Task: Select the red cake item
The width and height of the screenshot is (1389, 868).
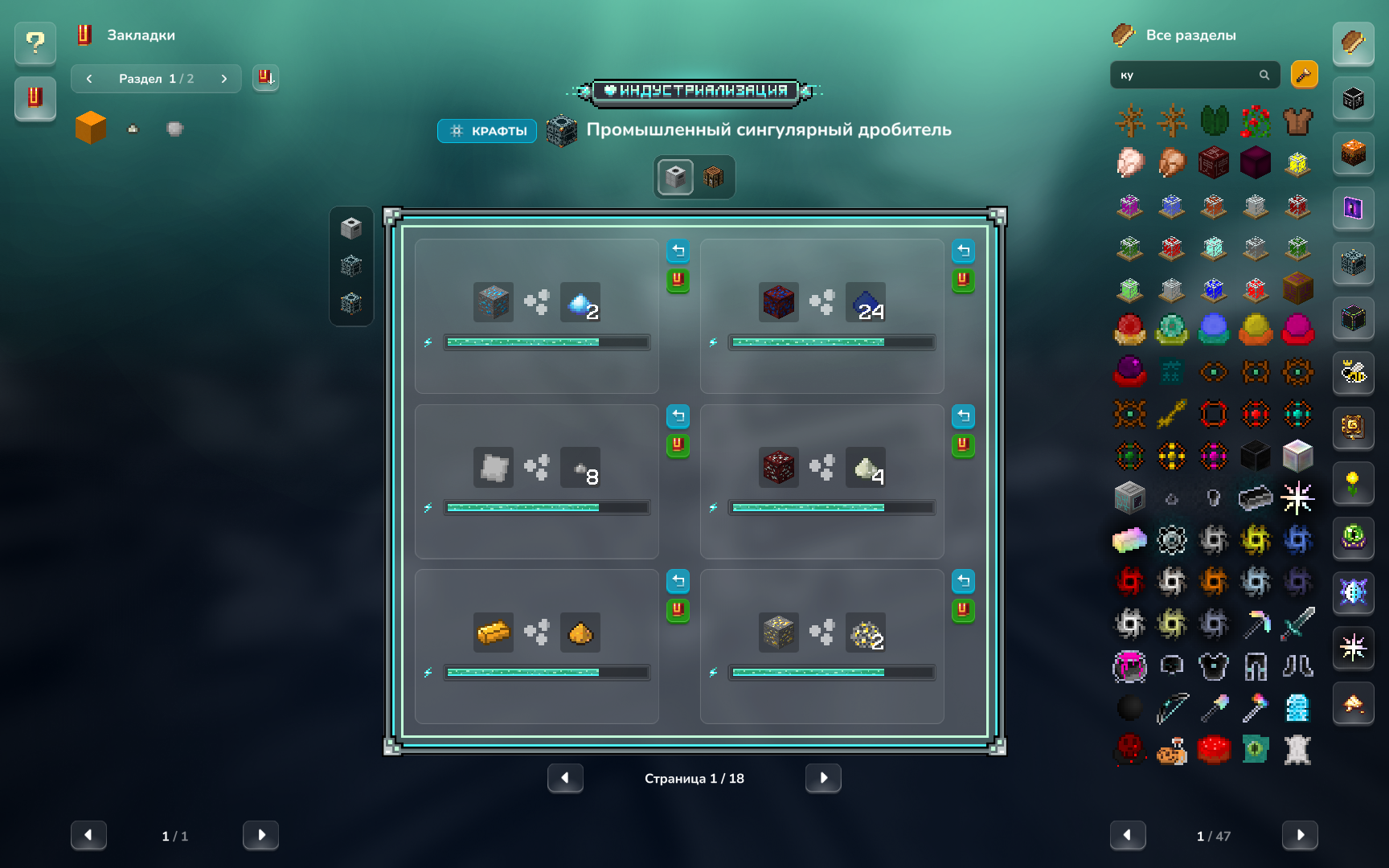Action: (x=1214, y=749)
